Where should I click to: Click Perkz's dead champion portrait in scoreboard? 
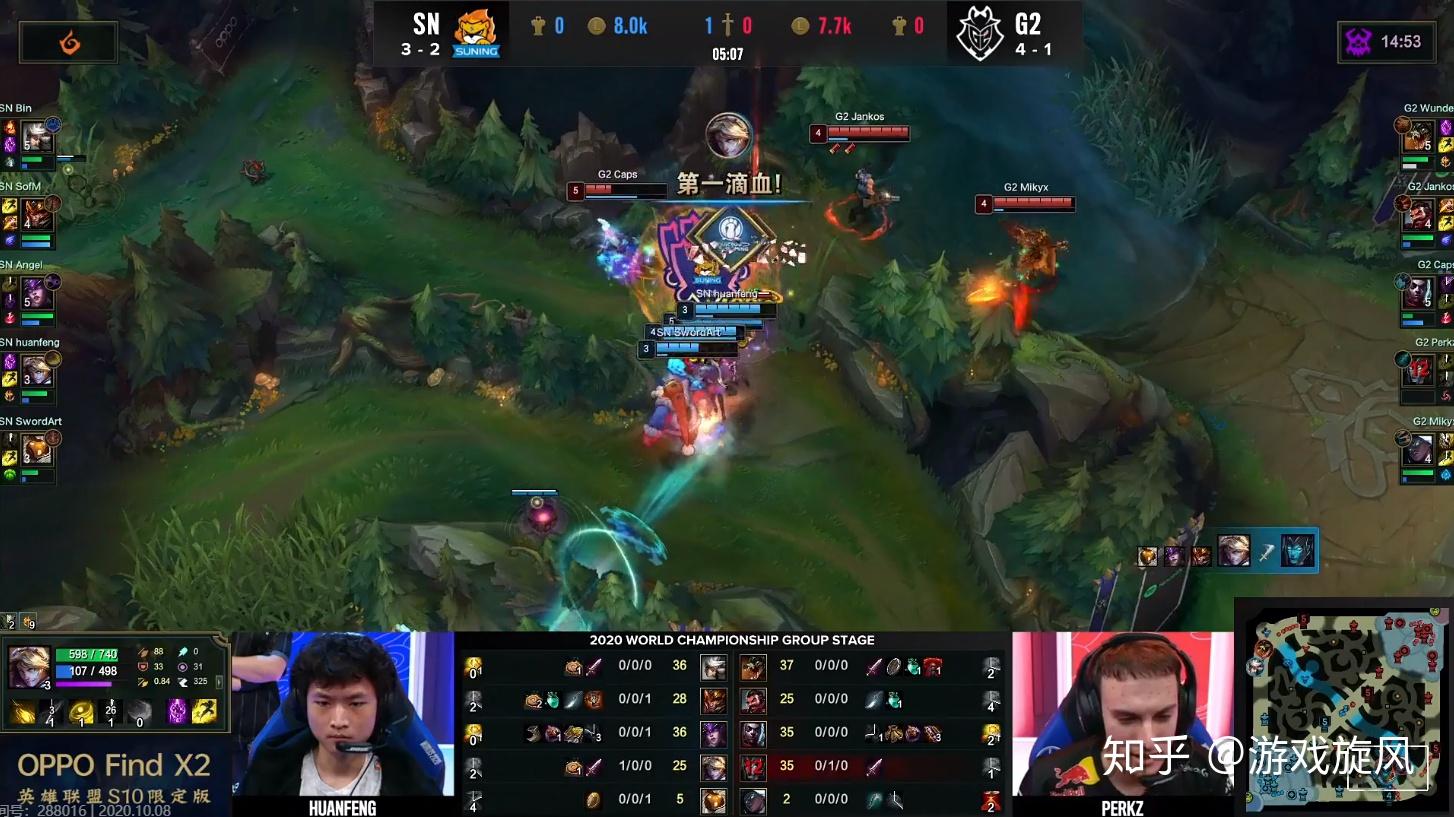[753, 767]
